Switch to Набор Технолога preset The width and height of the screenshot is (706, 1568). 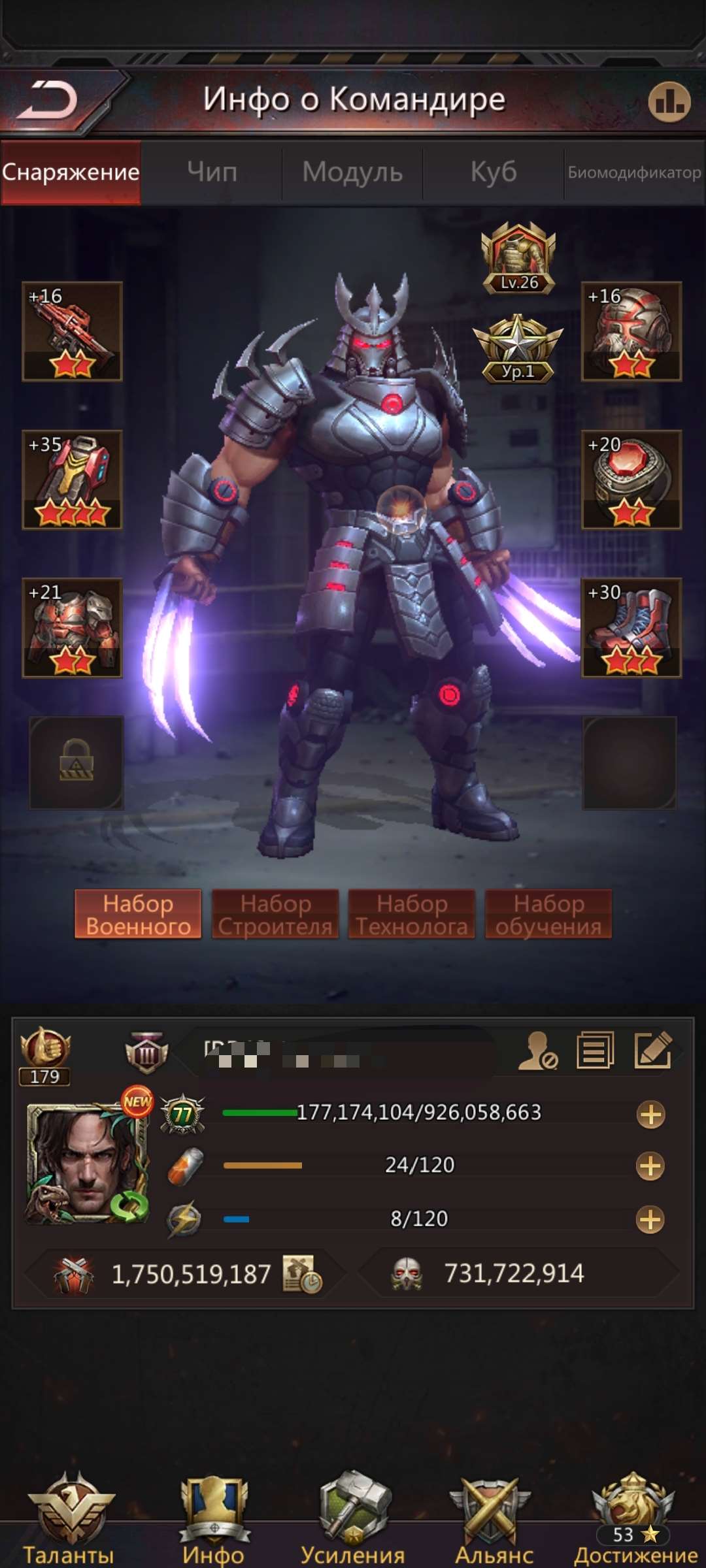(412, 914)
